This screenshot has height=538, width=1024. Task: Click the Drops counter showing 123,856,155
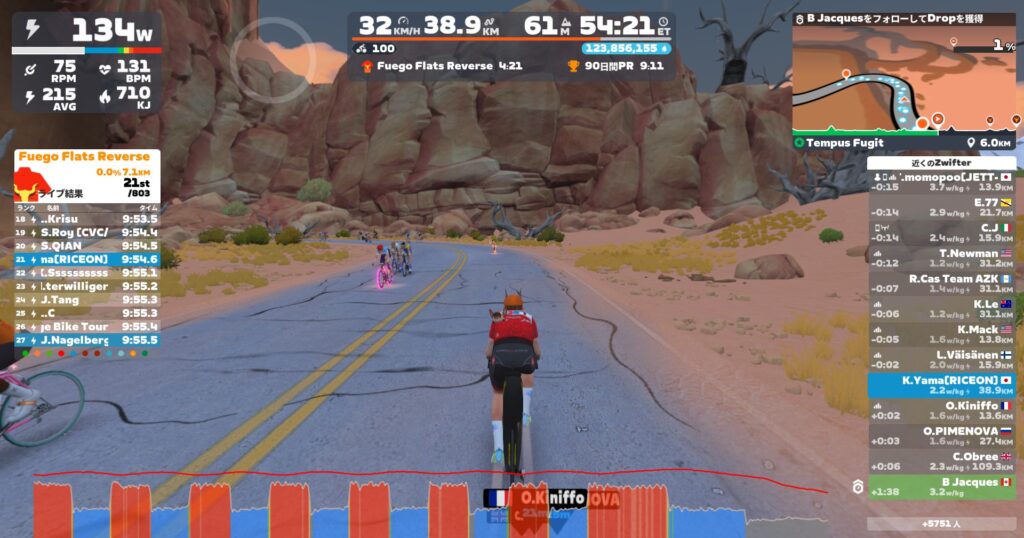(x=627, y=48)
